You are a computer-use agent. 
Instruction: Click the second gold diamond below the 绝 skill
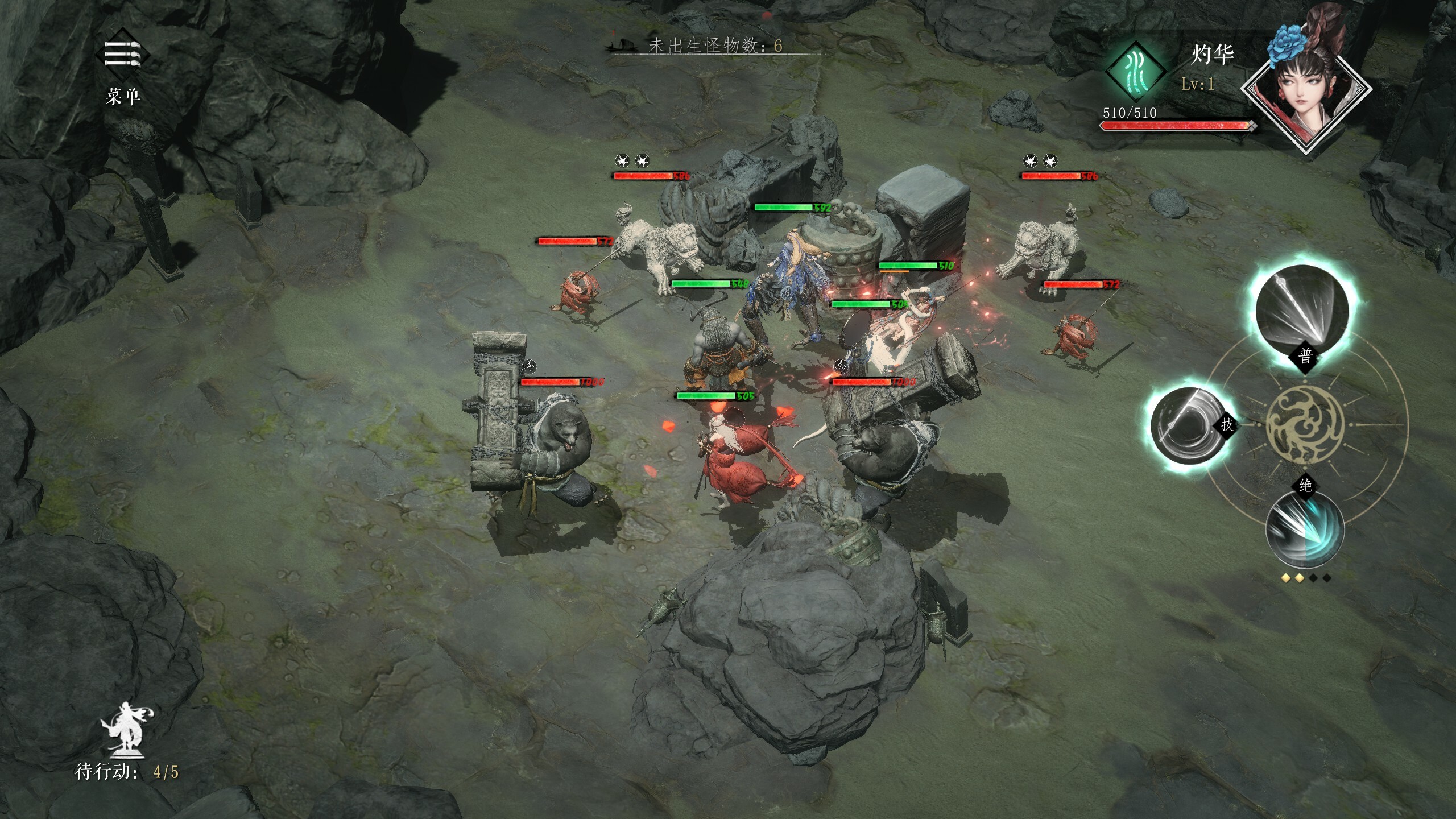1300,578
